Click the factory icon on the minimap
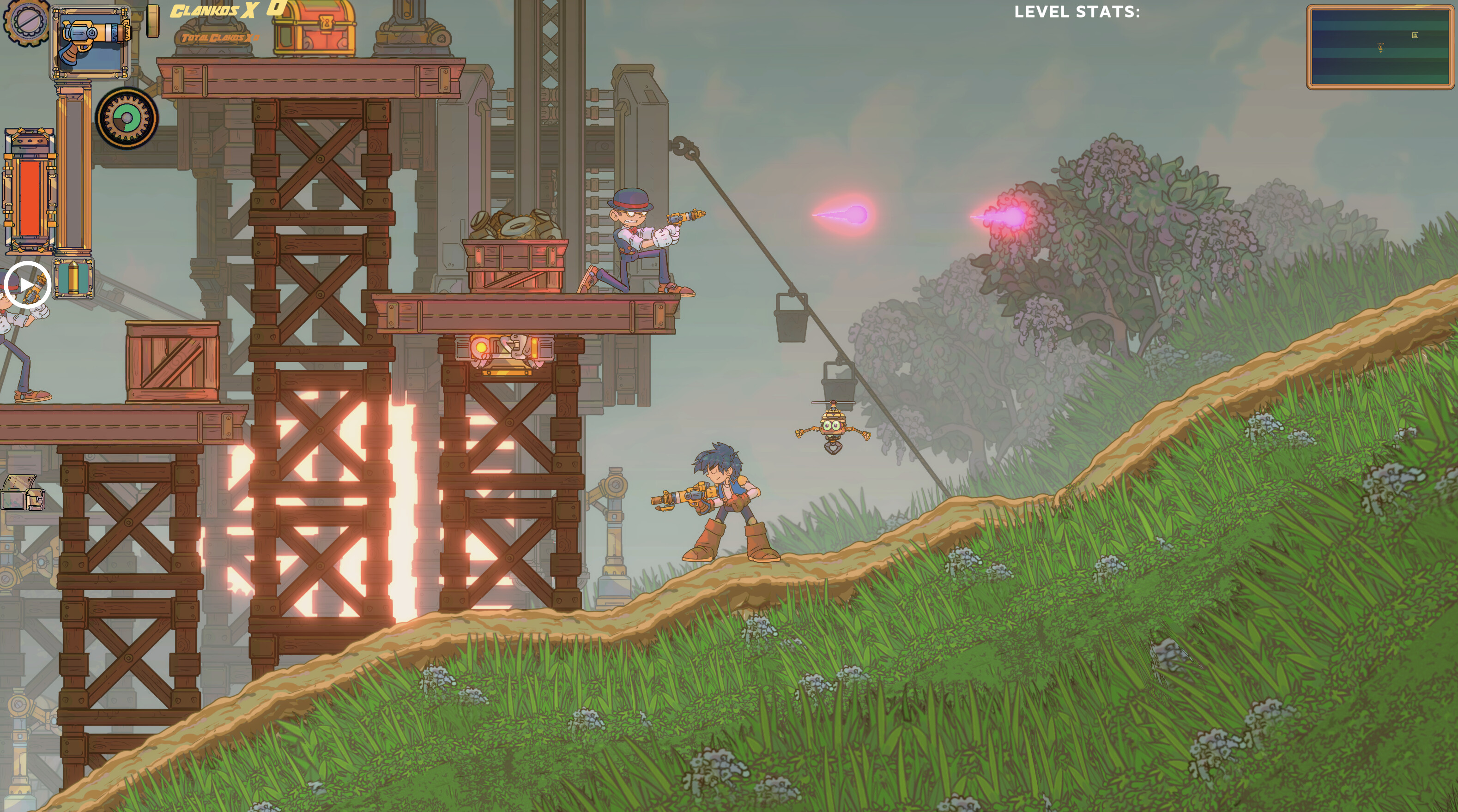Image resolution: width=1458 pixels, height=812 pixels. (x=1415, y=36)
